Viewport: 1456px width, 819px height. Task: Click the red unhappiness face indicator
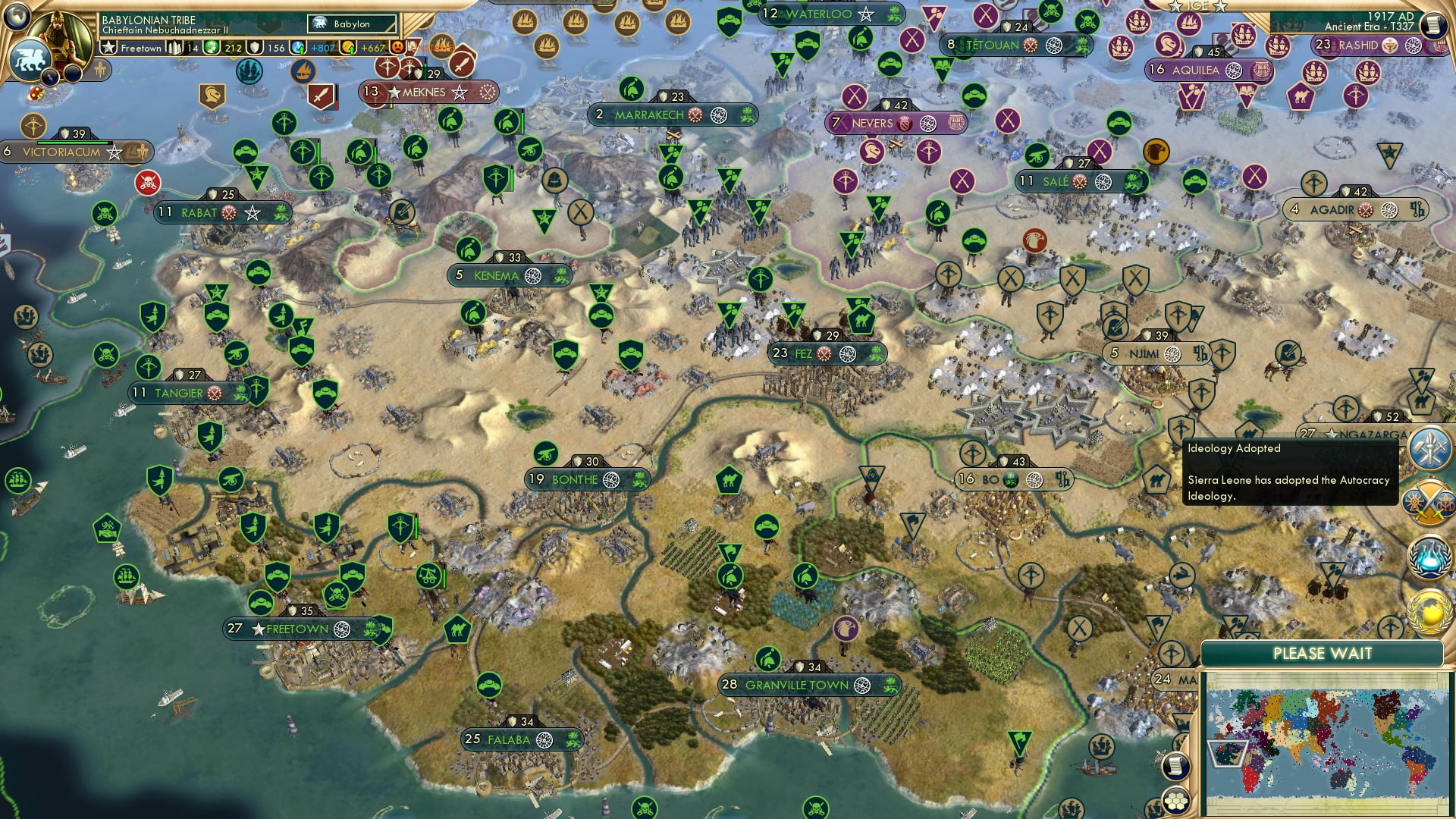tap(396, 49)
